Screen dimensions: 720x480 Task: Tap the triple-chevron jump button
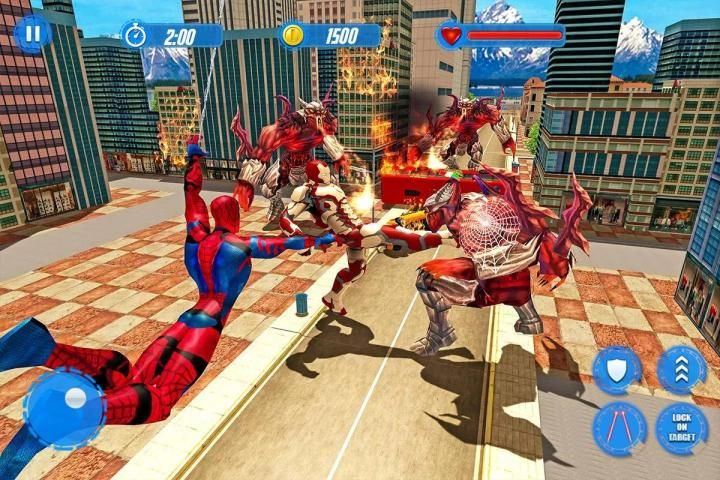[682, 370]
